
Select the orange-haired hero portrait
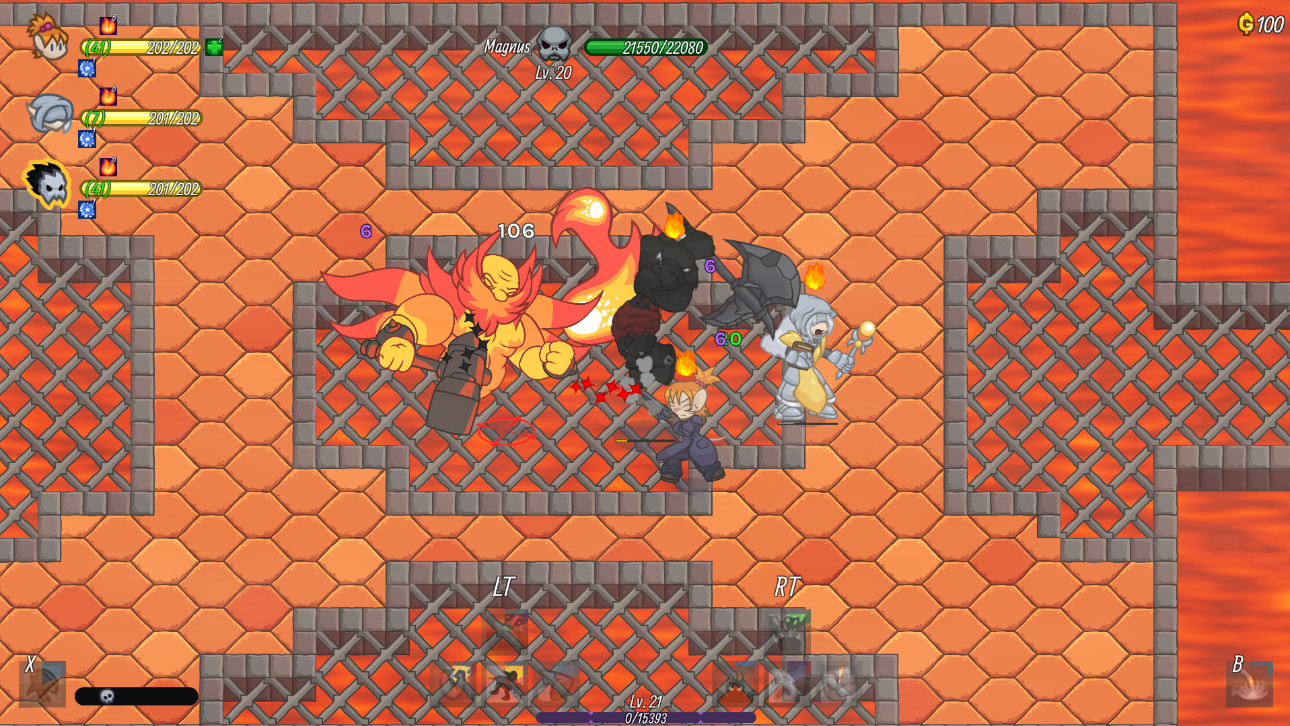(x=47, y=37)
